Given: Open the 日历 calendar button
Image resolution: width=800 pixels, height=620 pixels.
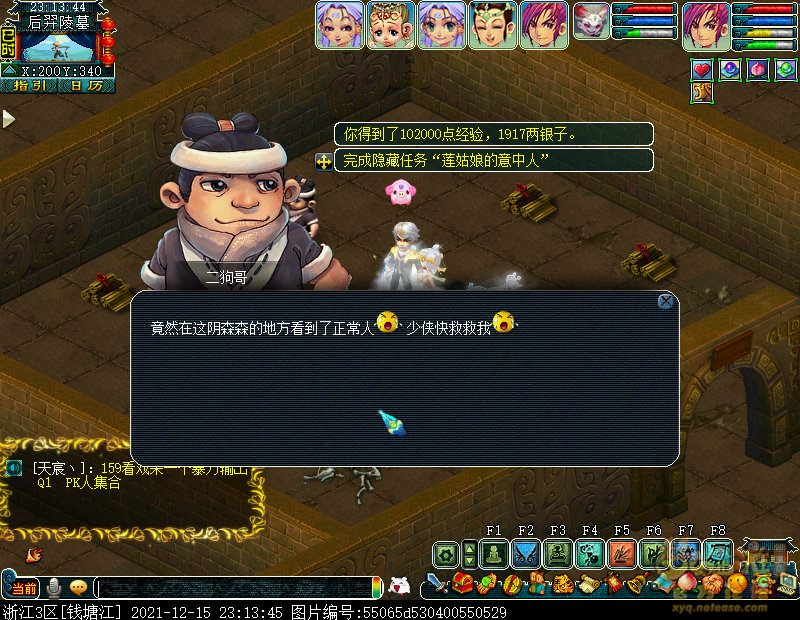Looking at the screenshot, I should point(86,86).
